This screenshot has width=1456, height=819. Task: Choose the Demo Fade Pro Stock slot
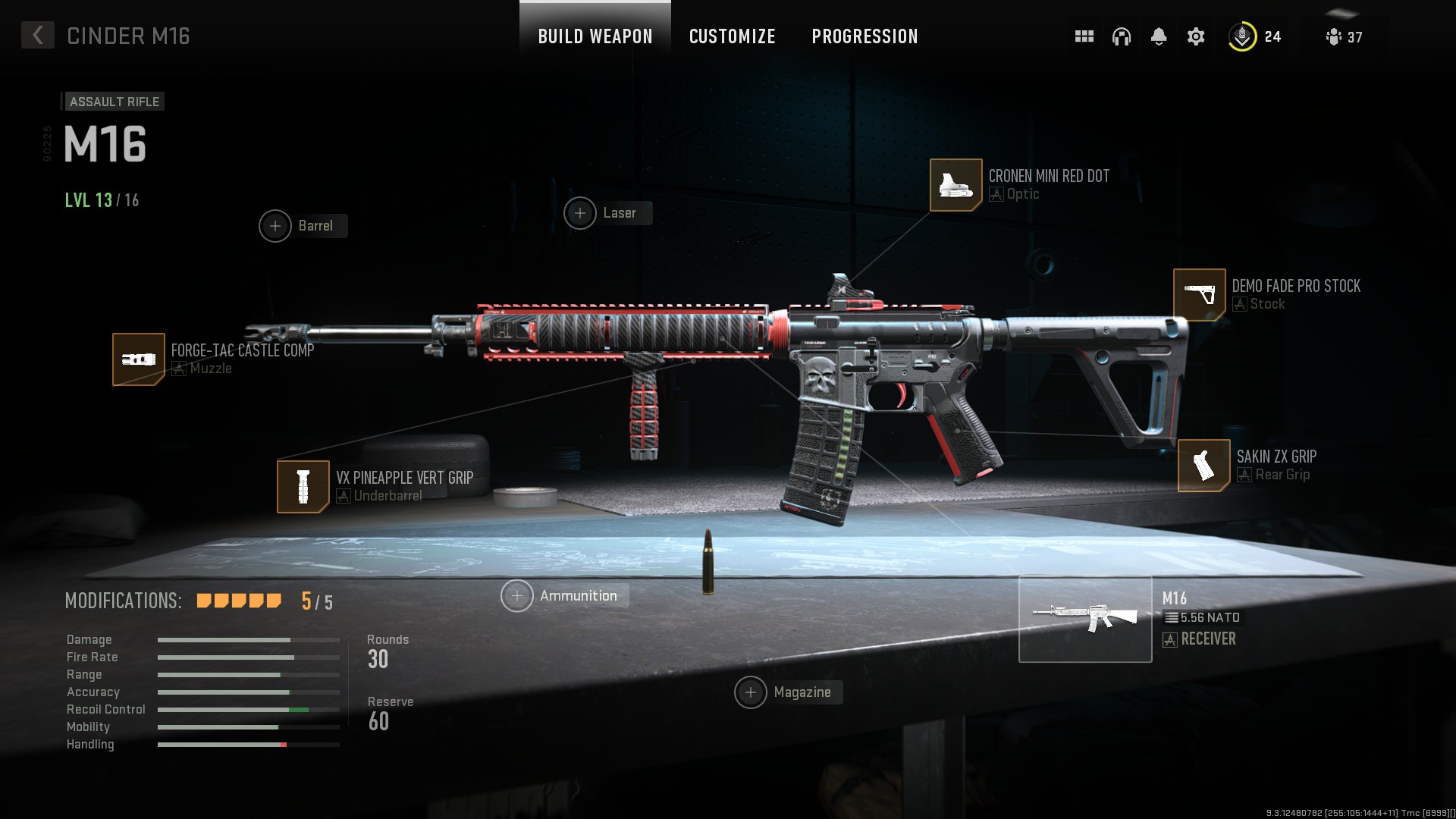click(x=1199, y=294)
